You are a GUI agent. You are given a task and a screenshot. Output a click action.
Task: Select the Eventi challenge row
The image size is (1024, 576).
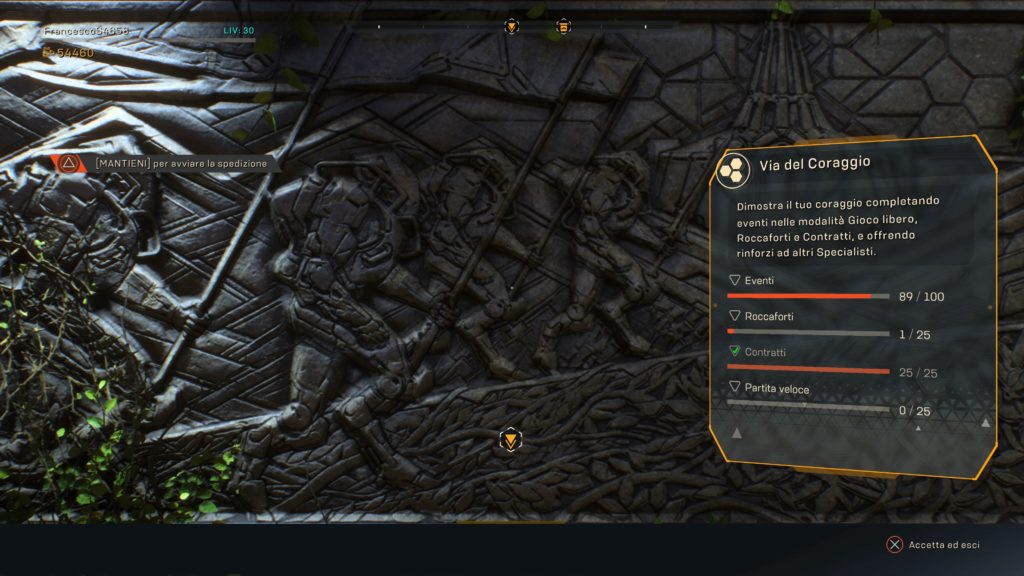tap(835, 289)
